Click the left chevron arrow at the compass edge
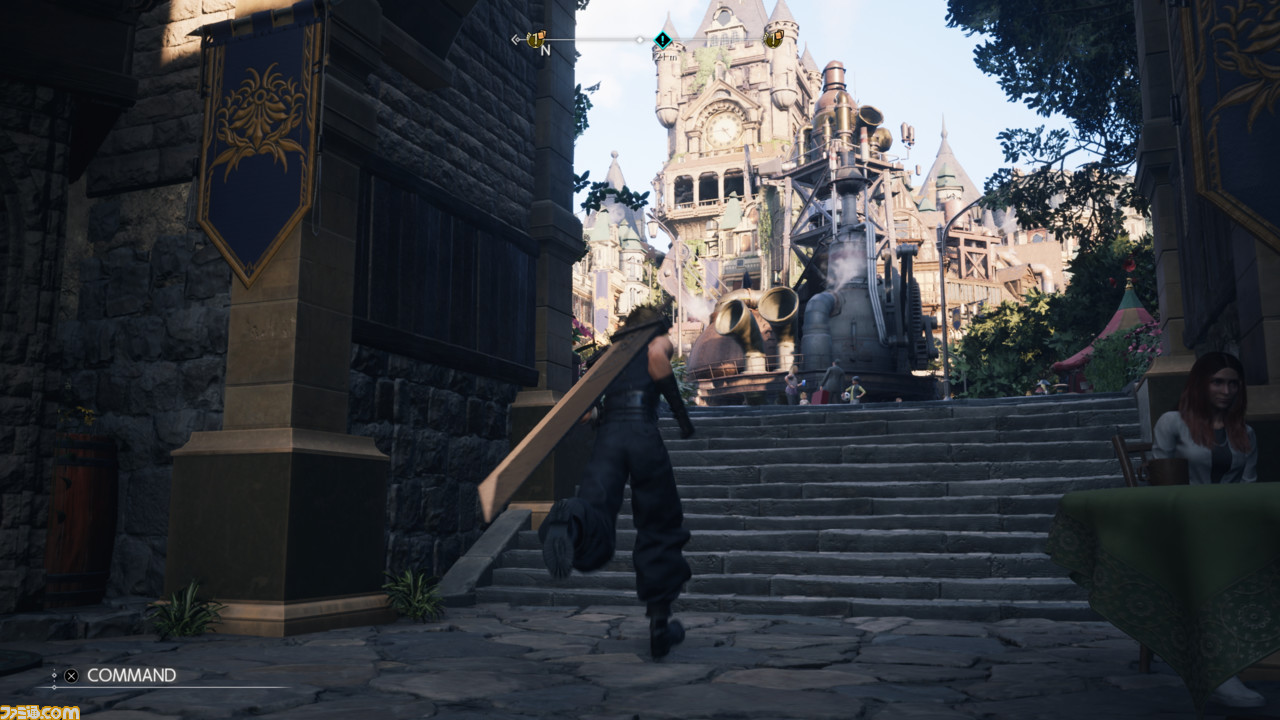 point(516,38)
